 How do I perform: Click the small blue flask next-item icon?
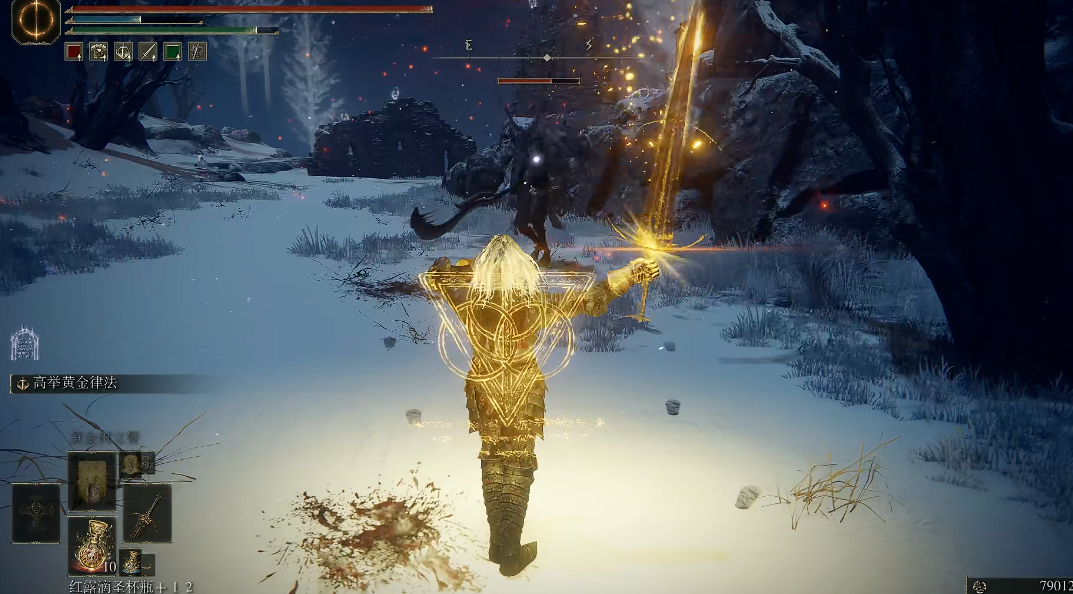point(131,562)
